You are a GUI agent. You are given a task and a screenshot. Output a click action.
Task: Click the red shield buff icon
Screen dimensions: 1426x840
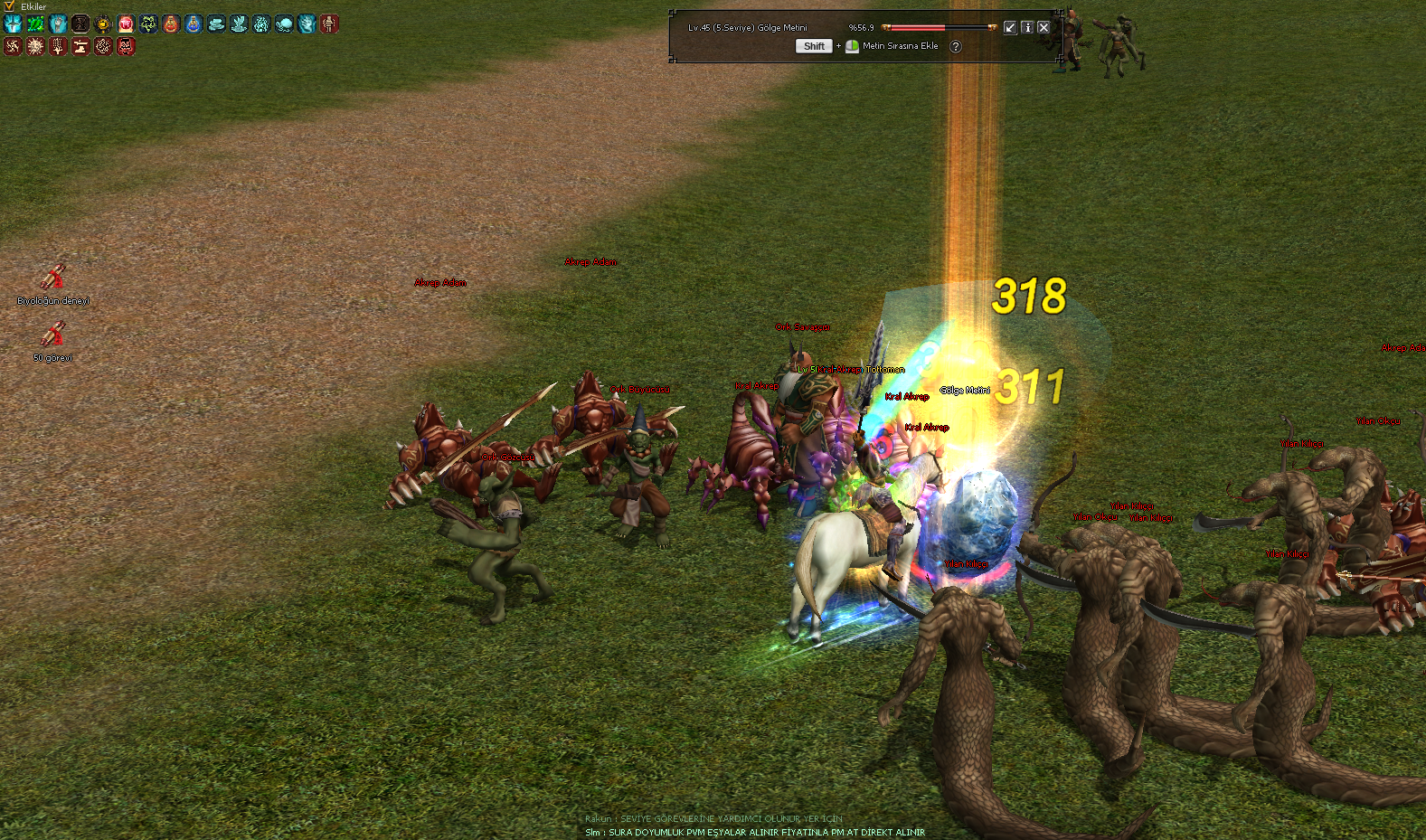[126, 24]
